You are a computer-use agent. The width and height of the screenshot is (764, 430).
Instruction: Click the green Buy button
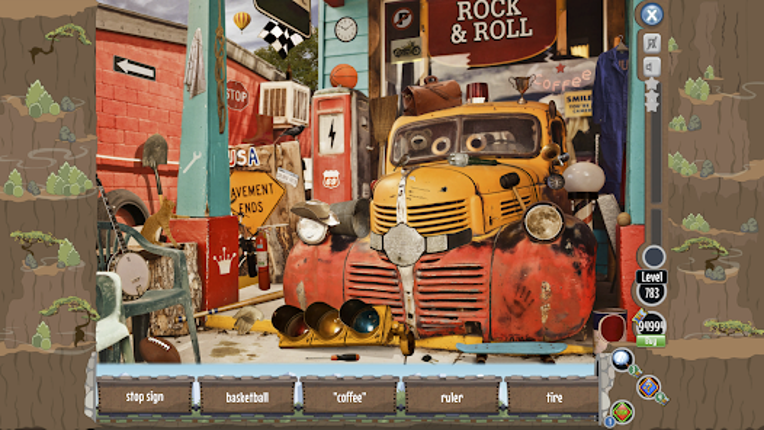point(651,341)
